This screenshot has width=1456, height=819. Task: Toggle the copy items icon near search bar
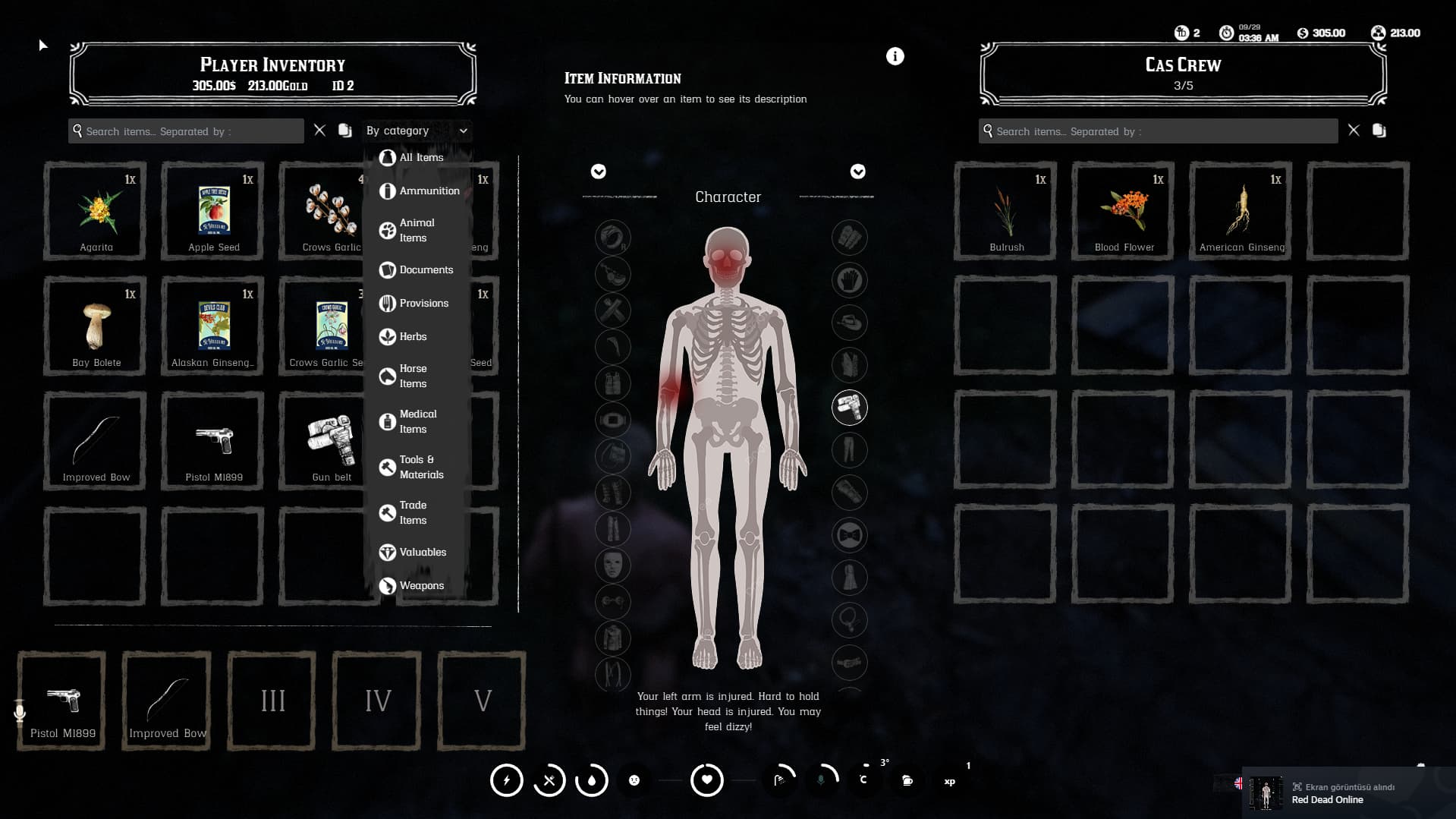pyautogui.click(x=345, y=130)
